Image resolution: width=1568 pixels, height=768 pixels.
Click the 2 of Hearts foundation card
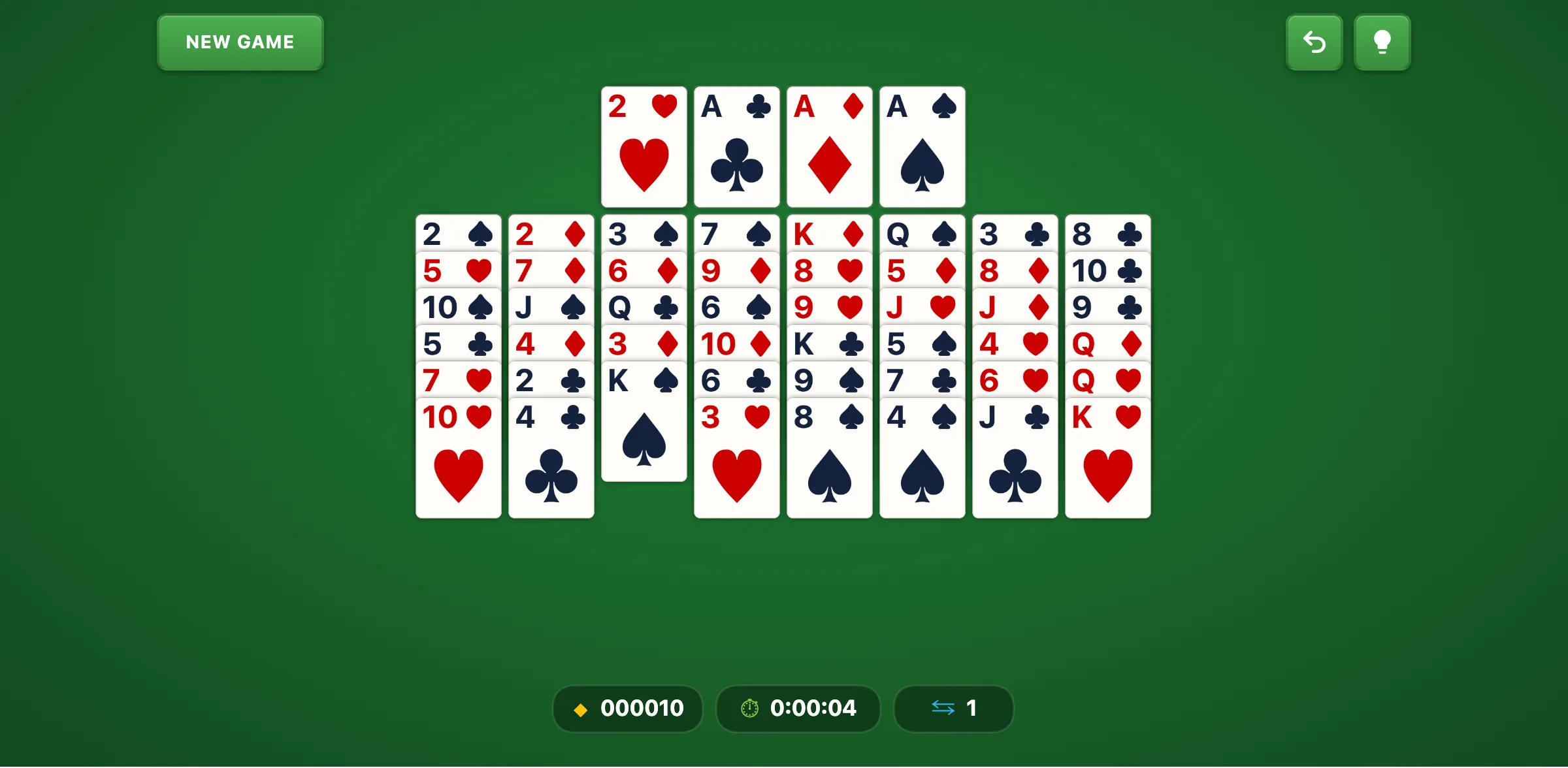pos(644,146)
